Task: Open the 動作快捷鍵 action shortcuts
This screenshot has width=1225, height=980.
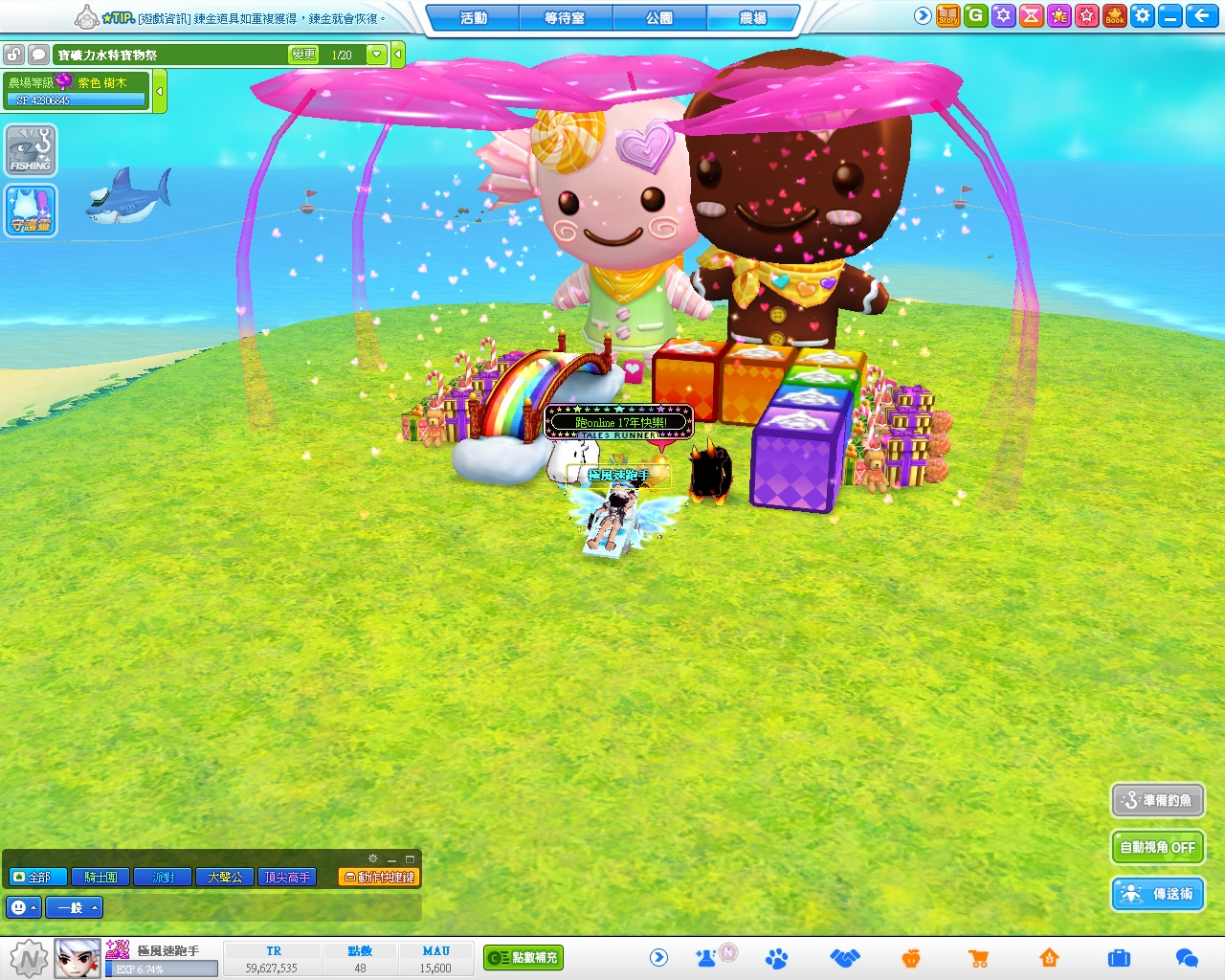Action: [380, 877]
